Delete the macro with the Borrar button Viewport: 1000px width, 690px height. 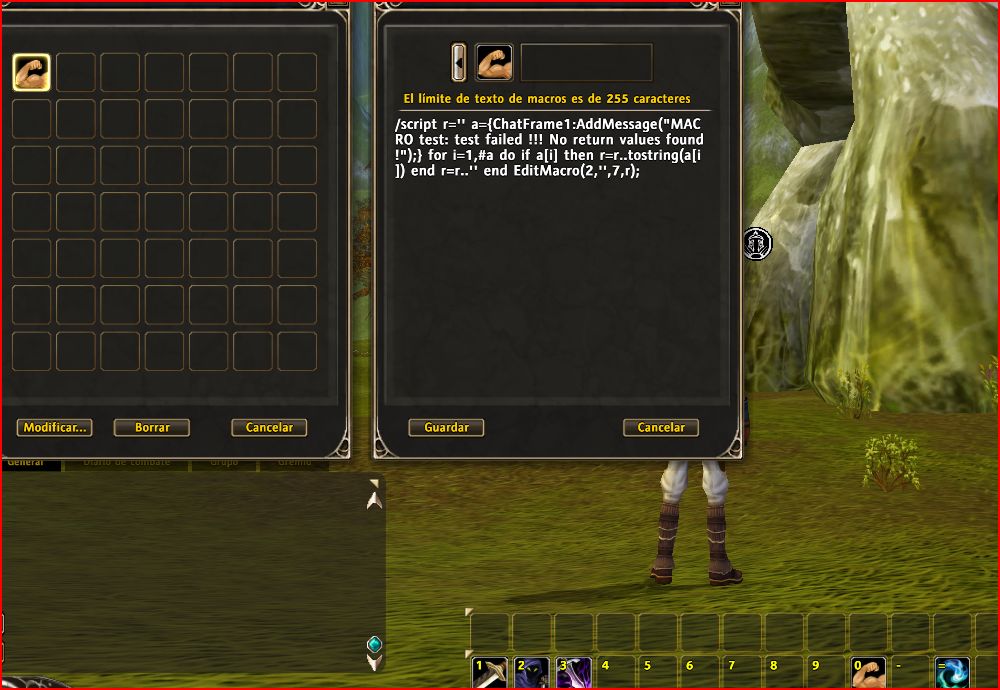click(152, 427)
